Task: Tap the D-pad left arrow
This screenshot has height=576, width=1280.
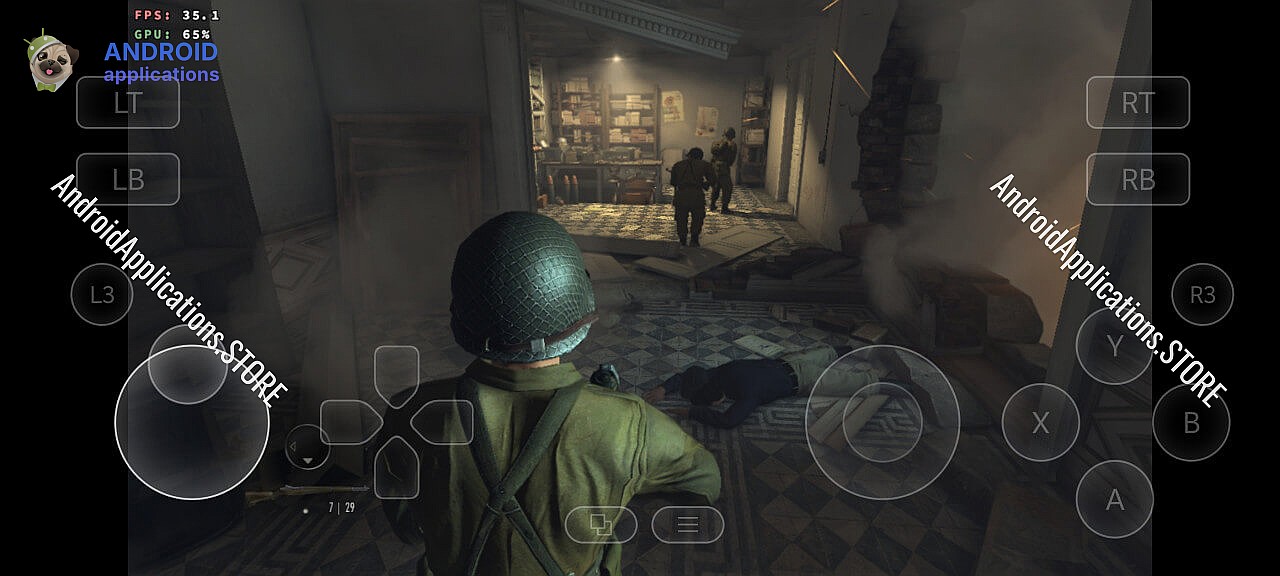Action: pos(349,422)
